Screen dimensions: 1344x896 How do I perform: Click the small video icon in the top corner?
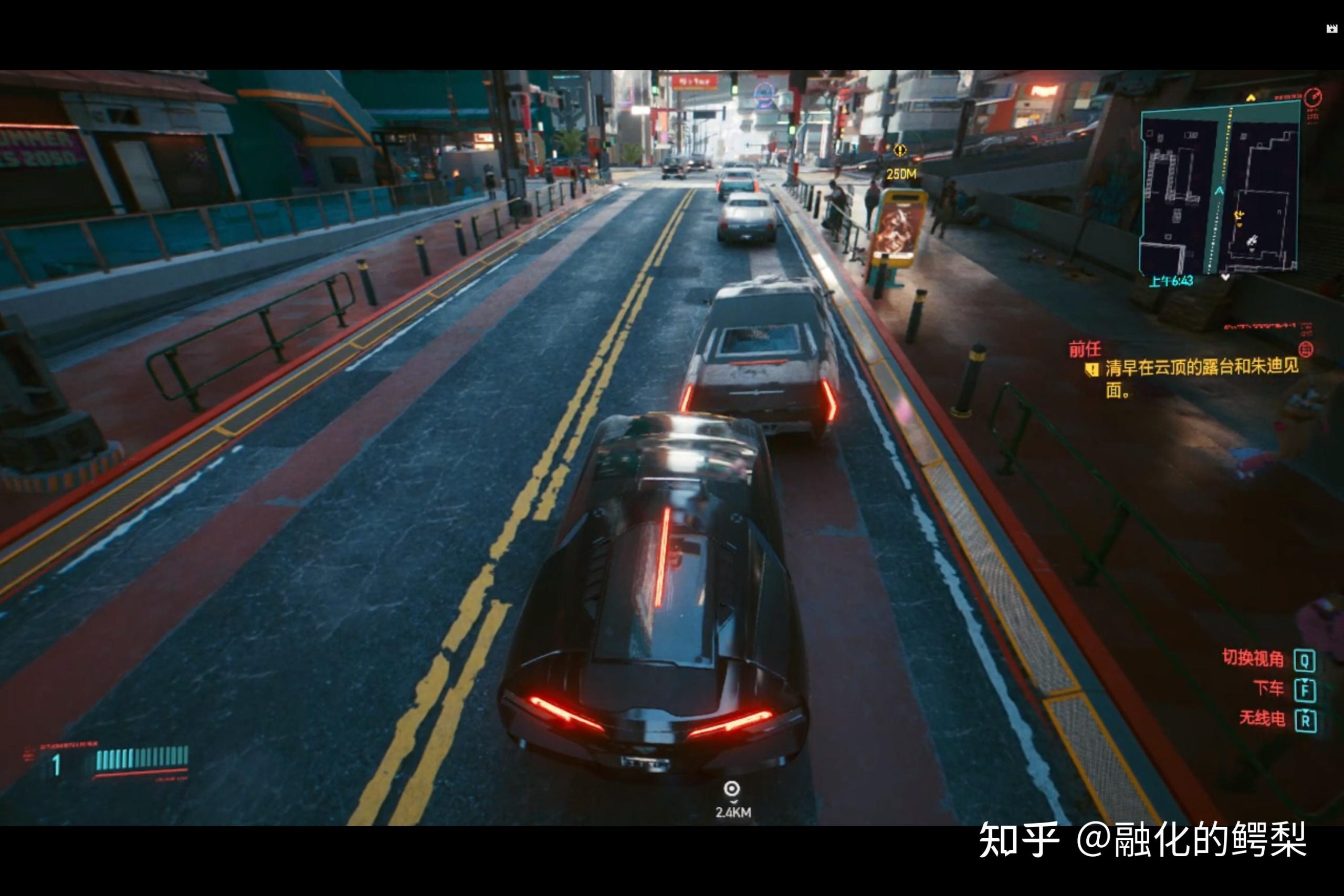coord(1331,29)
